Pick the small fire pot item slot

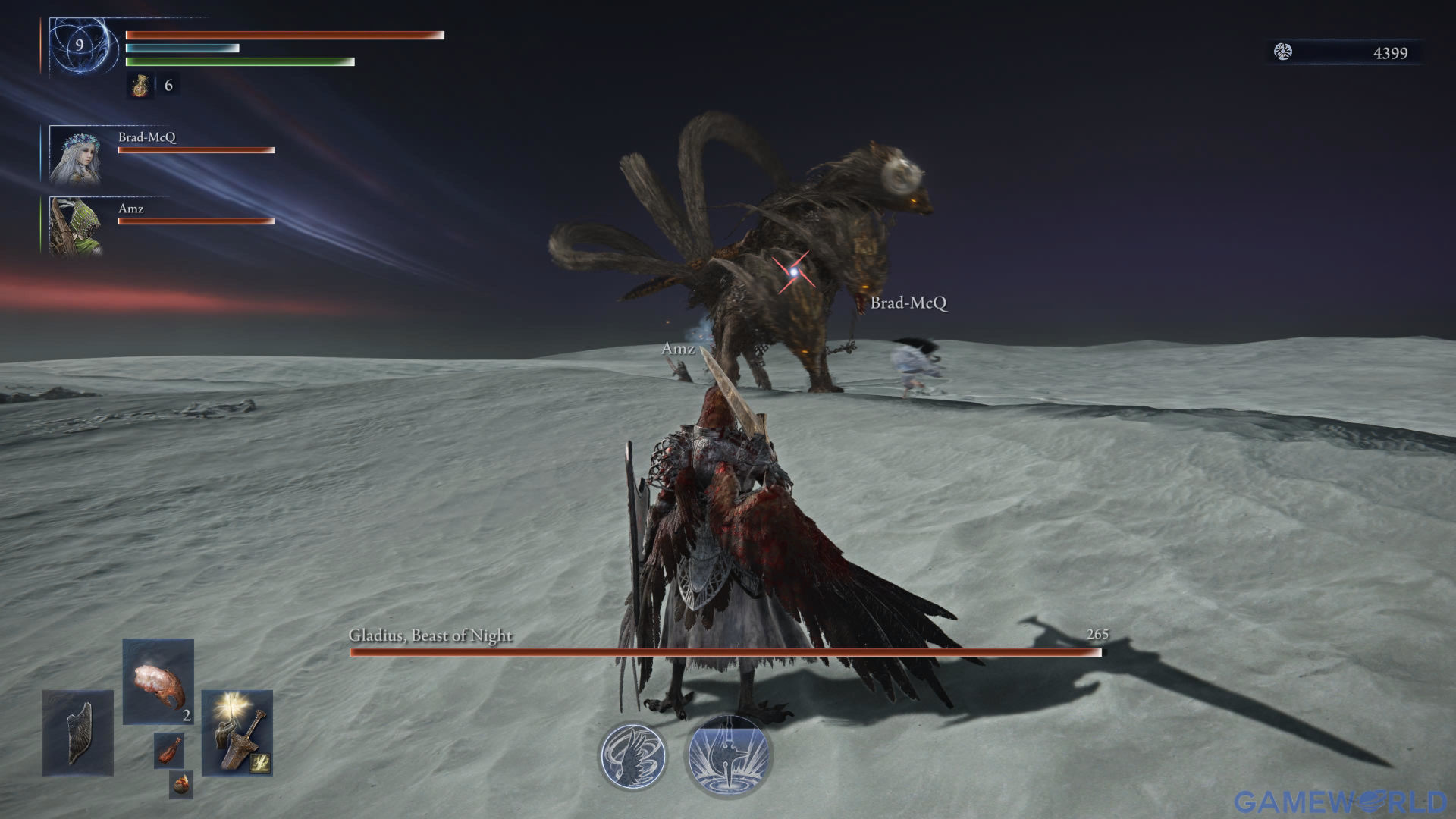click(181, 784)
